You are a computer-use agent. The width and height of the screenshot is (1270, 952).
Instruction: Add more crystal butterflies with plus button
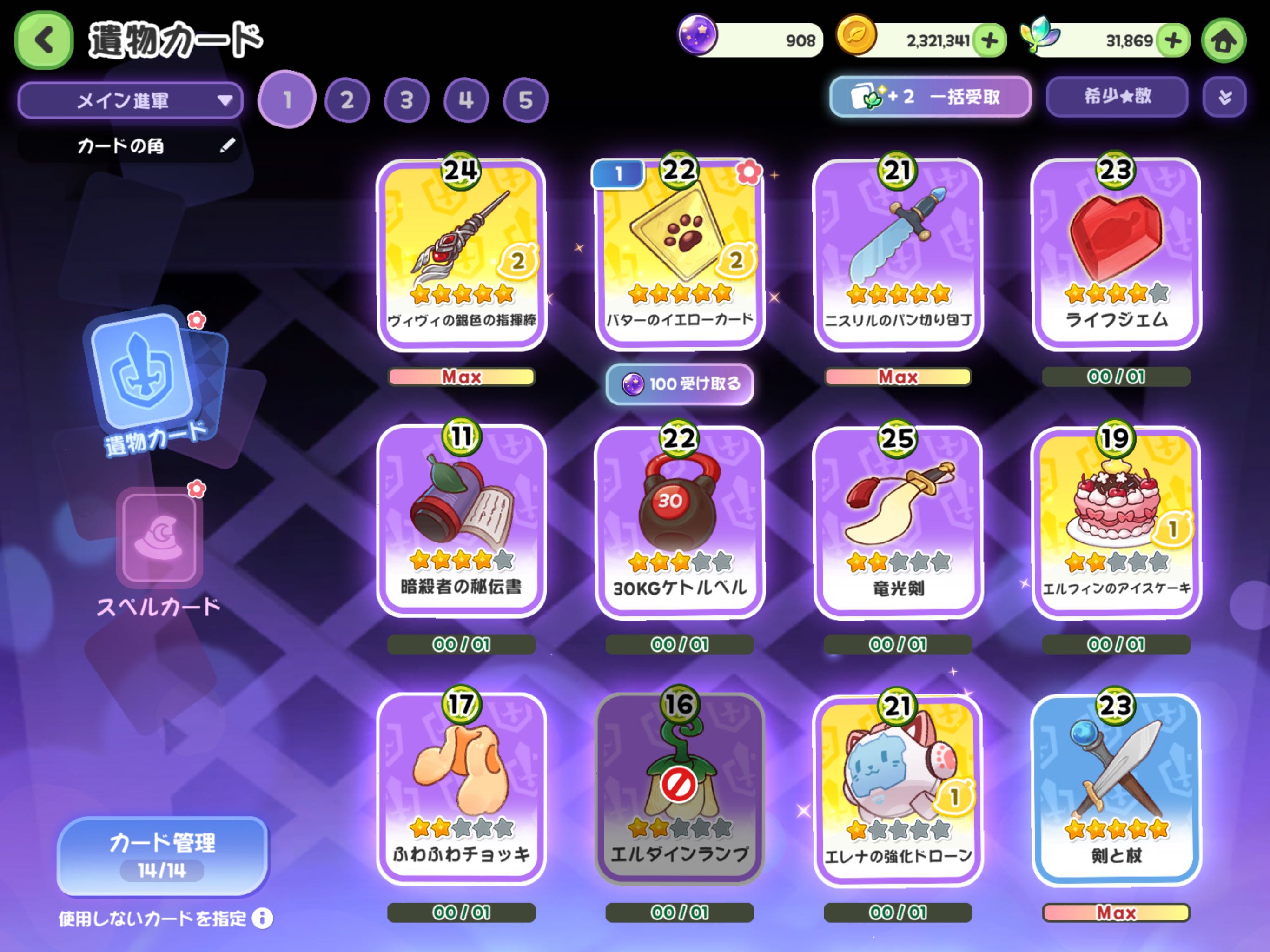[1172, 41]
